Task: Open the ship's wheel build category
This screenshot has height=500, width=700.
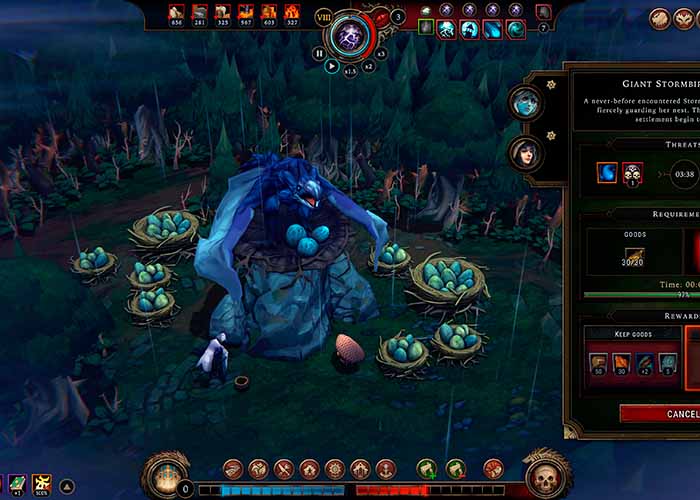Action: pos(335,468)
